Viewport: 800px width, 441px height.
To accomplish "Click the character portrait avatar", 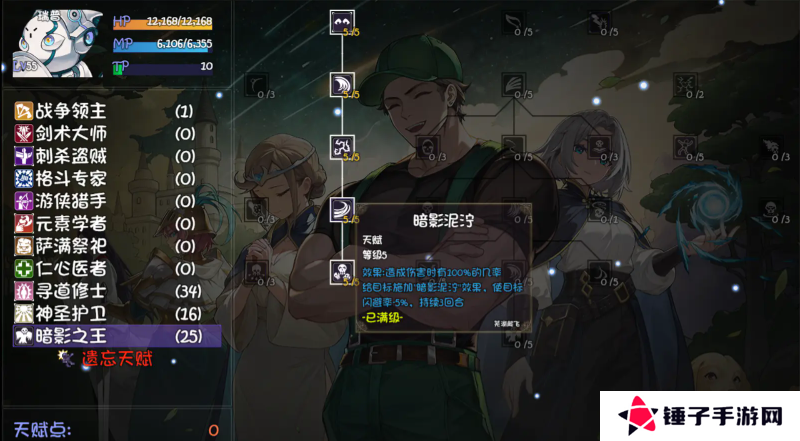I will (53, 40).
